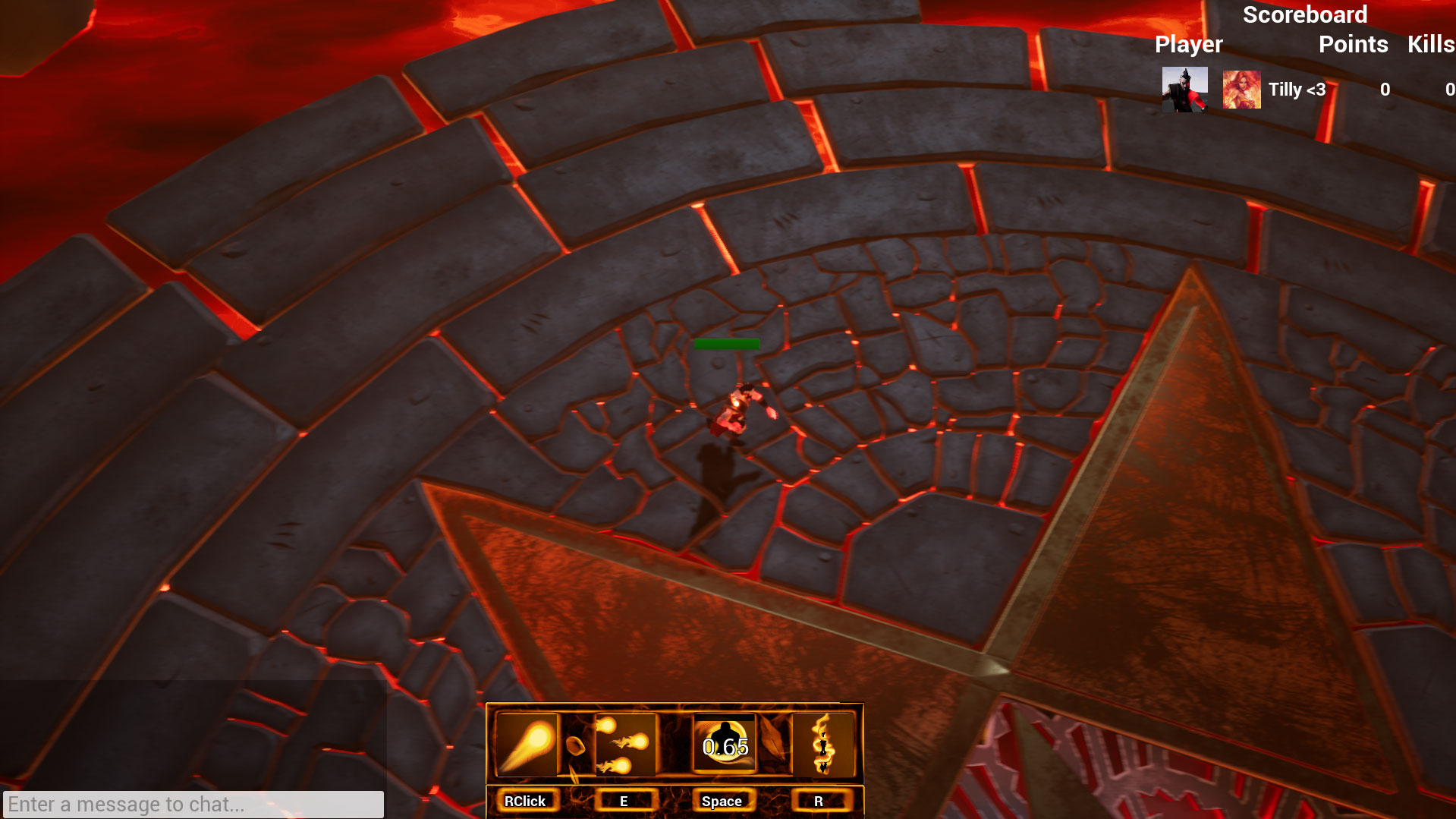Click the mohawk warrior character portrait
1456x819 pixels.
(x=1184, y=90)
